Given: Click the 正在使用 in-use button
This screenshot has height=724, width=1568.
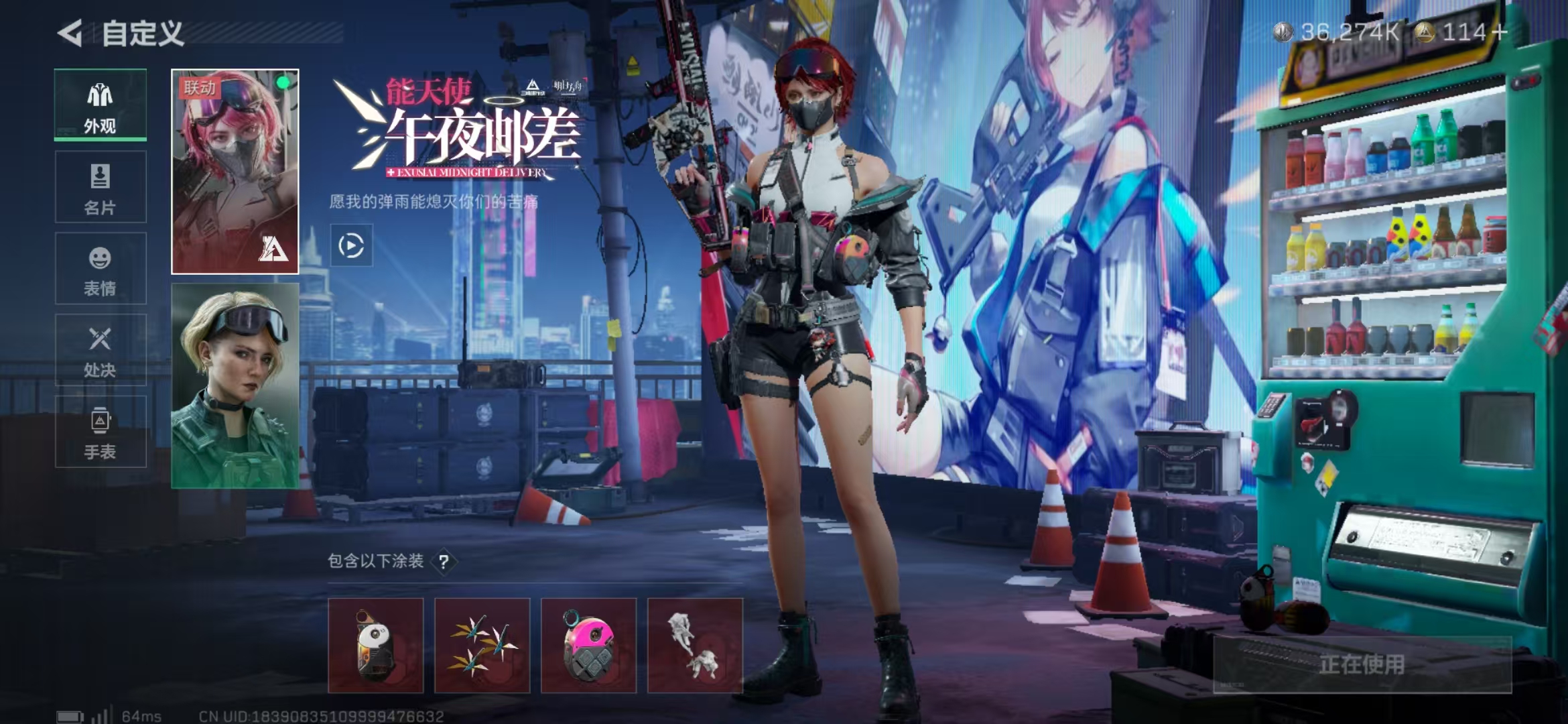Looking at the screenshot, I should (1362, 664).
